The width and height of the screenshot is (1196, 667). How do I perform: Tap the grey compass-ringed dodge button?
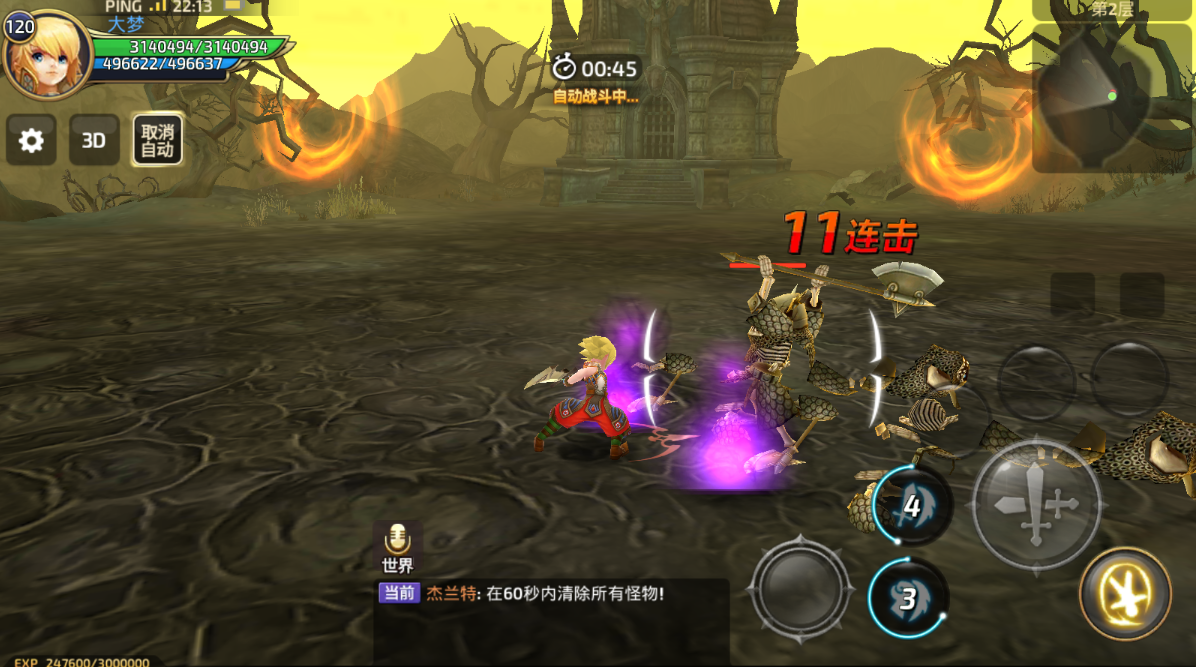(800, 586)
